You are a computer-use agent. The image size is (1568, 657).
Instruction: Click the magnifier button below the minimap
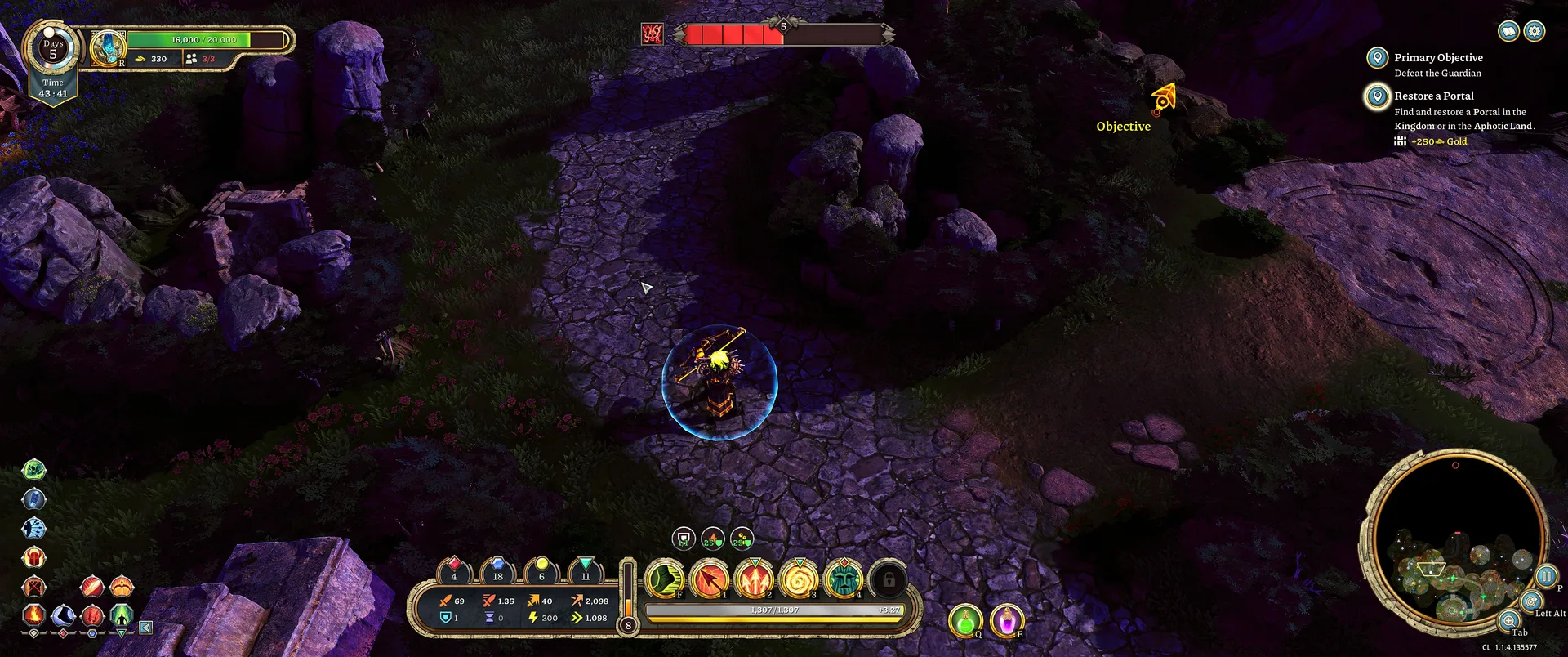tap(1508, 620)
